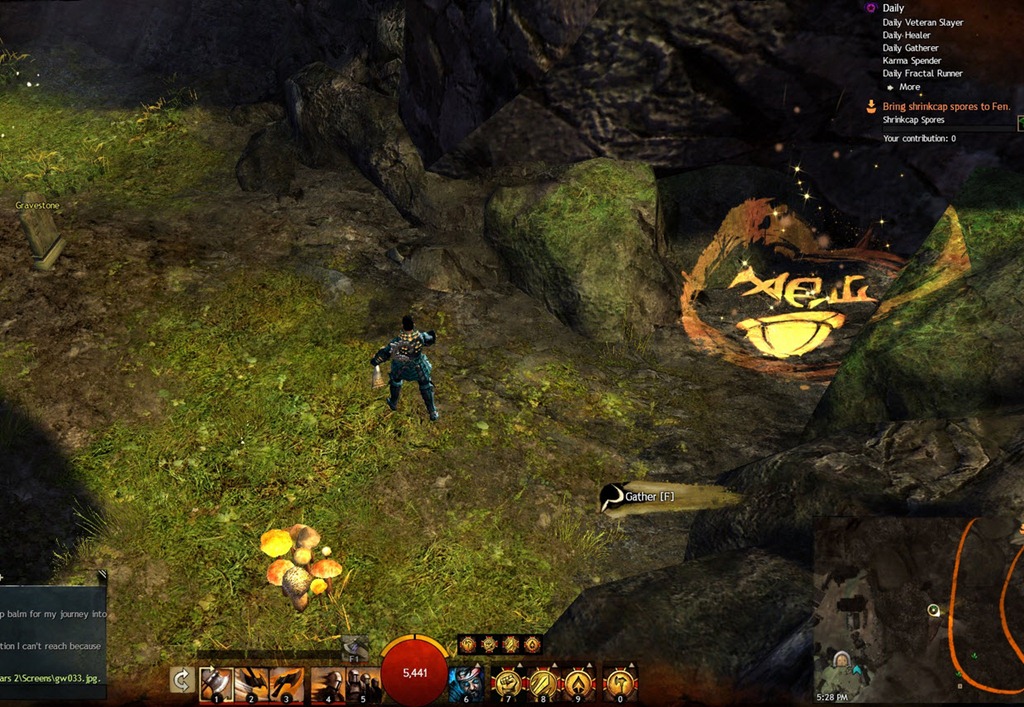Trigger the F1 axe burst skill
Image resolution: width=1024 pixels, height=707 pixels.
[354, 648]
